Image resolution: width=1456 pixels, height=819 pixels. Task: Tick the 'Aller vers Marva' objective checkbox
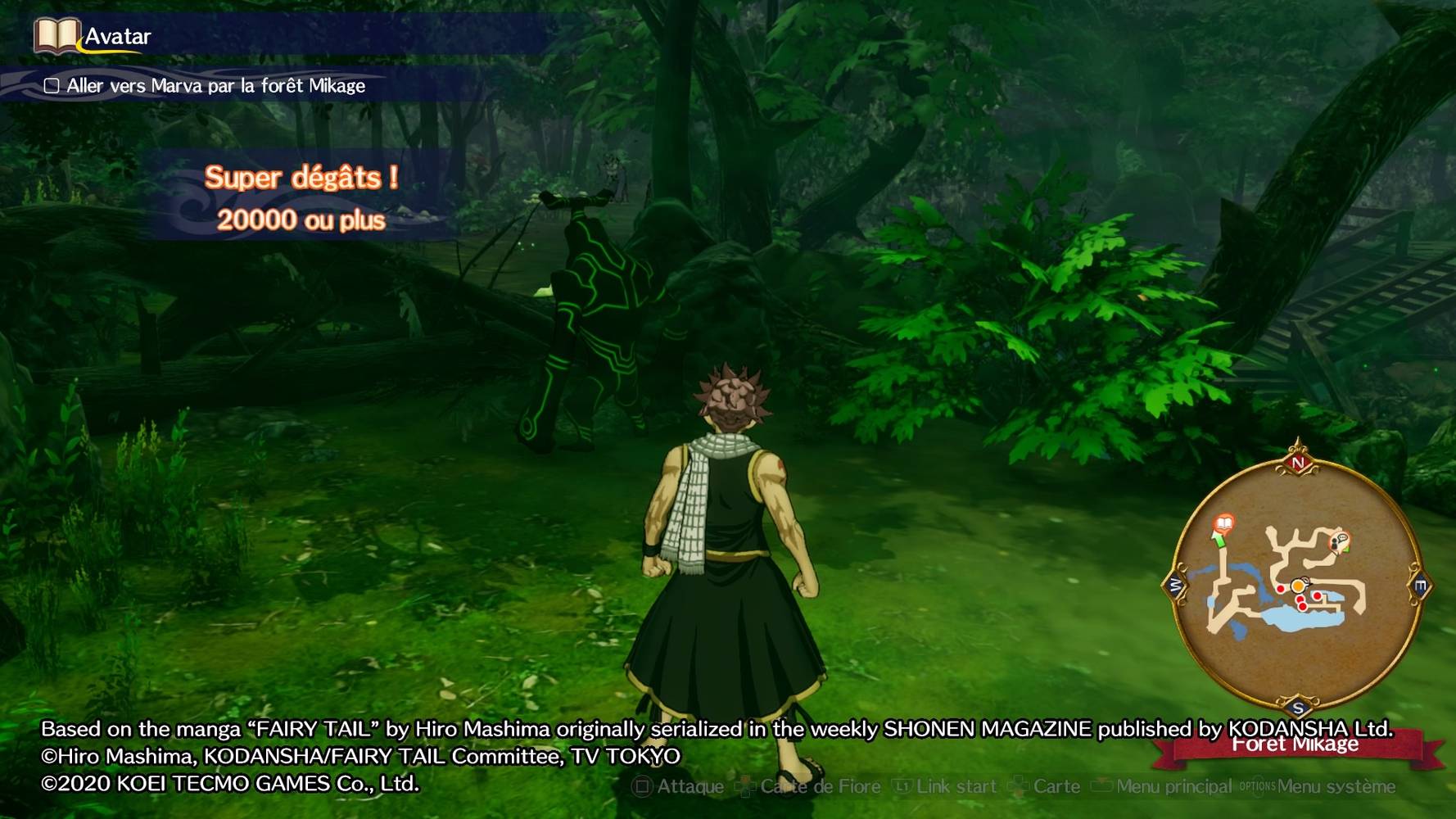pos(52,86)
